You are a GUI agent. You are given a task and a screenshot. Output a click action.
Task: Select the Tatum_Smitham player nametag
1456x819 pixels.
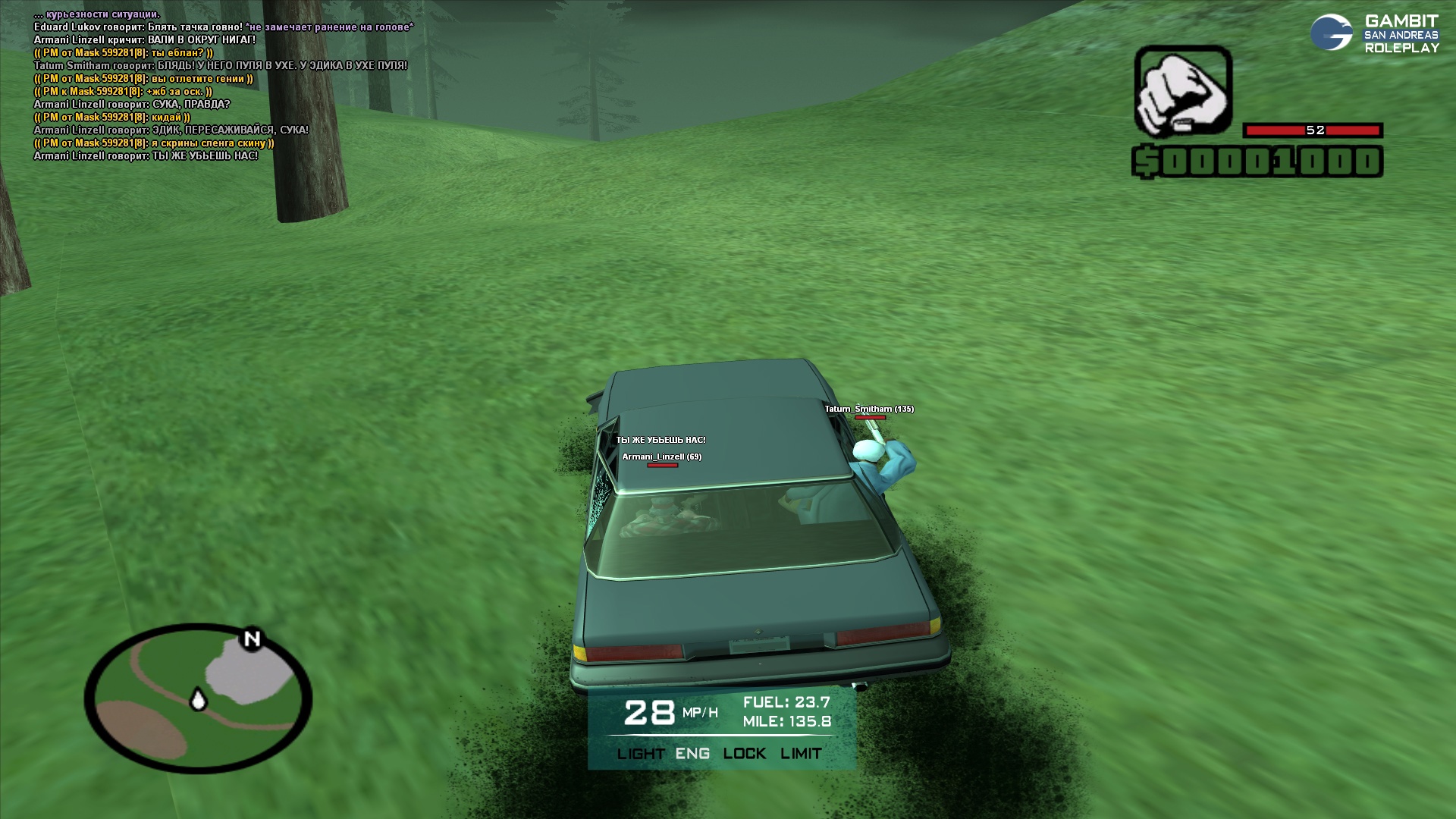pos(869,409)
